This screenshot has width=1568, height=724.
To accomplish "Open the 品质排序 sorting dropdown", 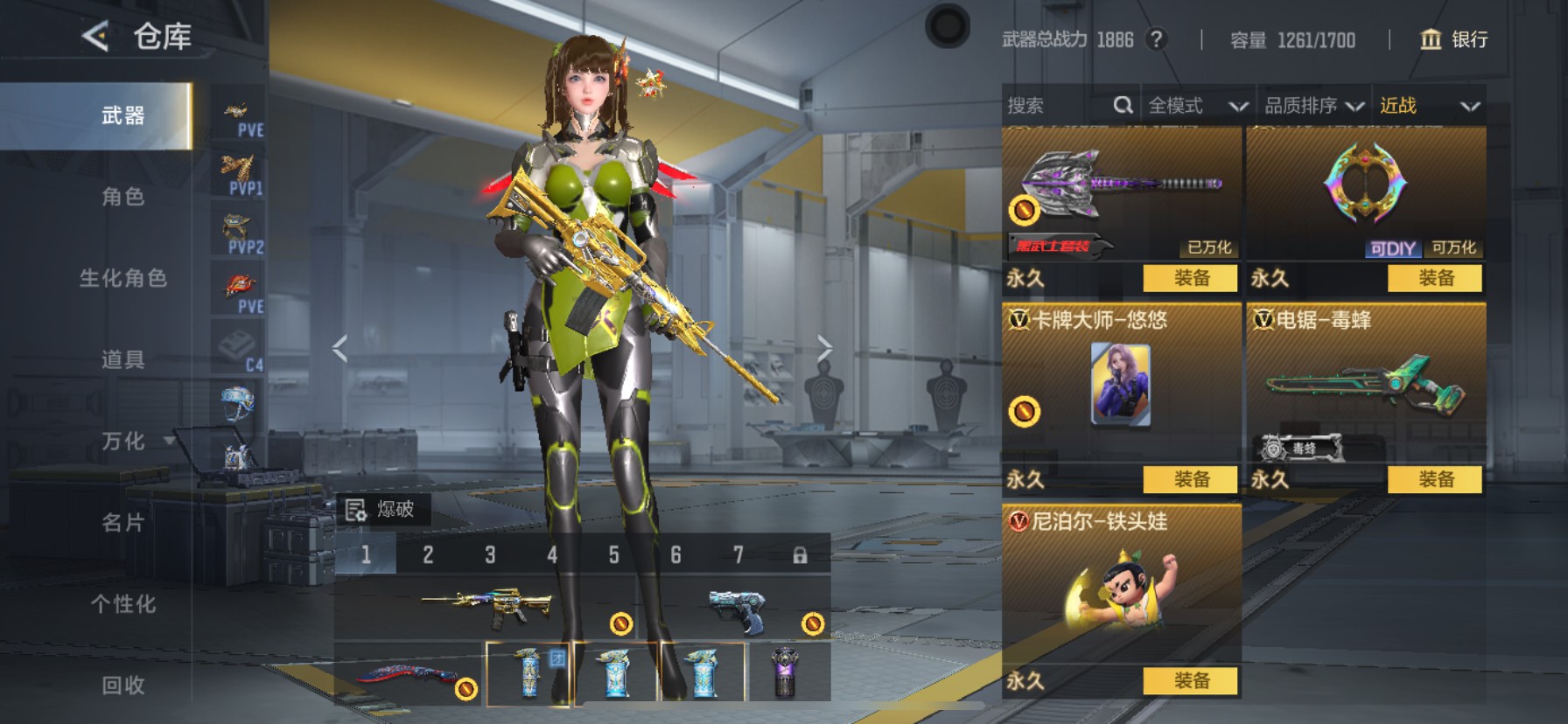I will coord(1312,106).
